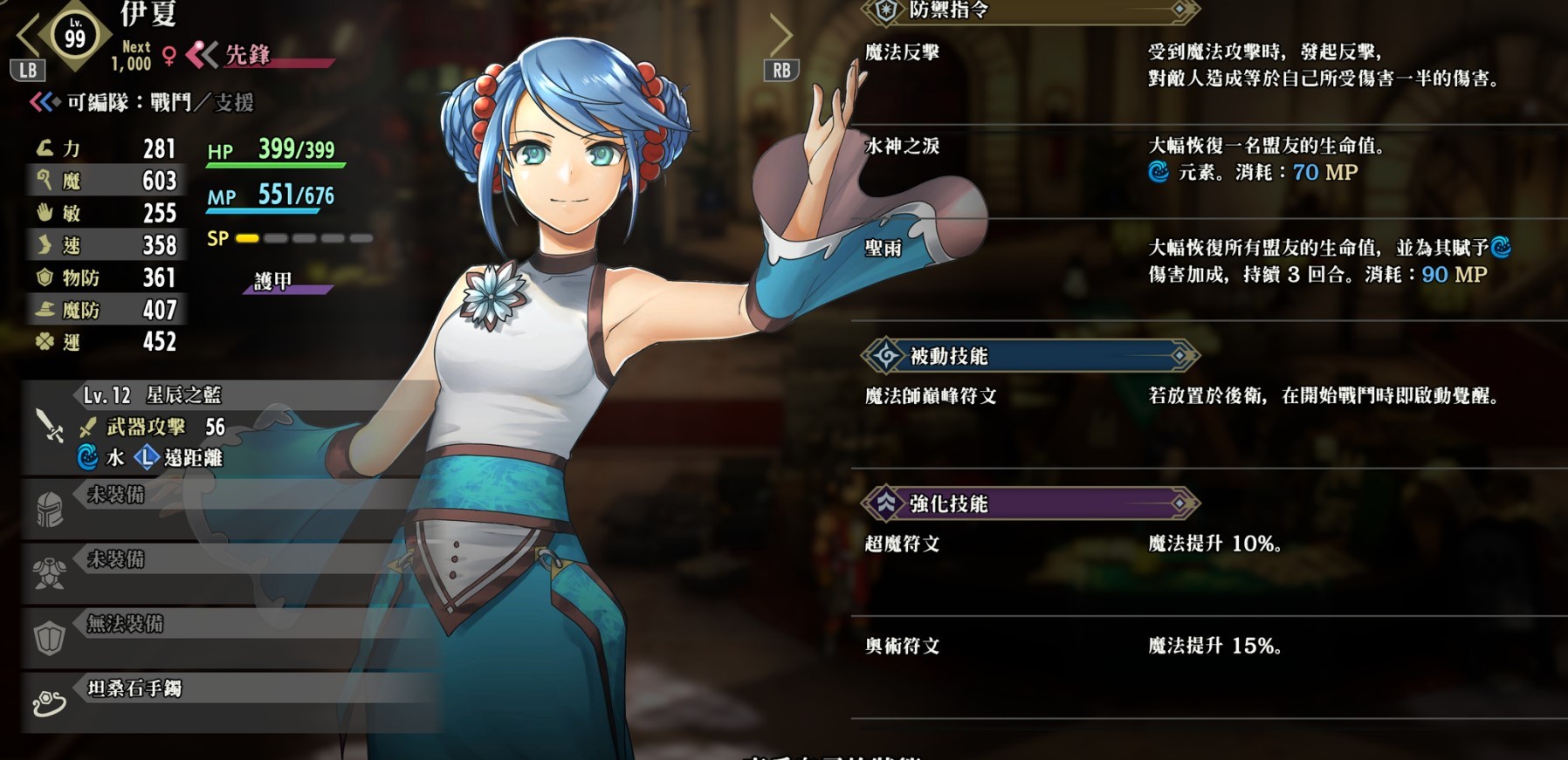Select the 超魔符文 enhancement skill

pos(903,544)
